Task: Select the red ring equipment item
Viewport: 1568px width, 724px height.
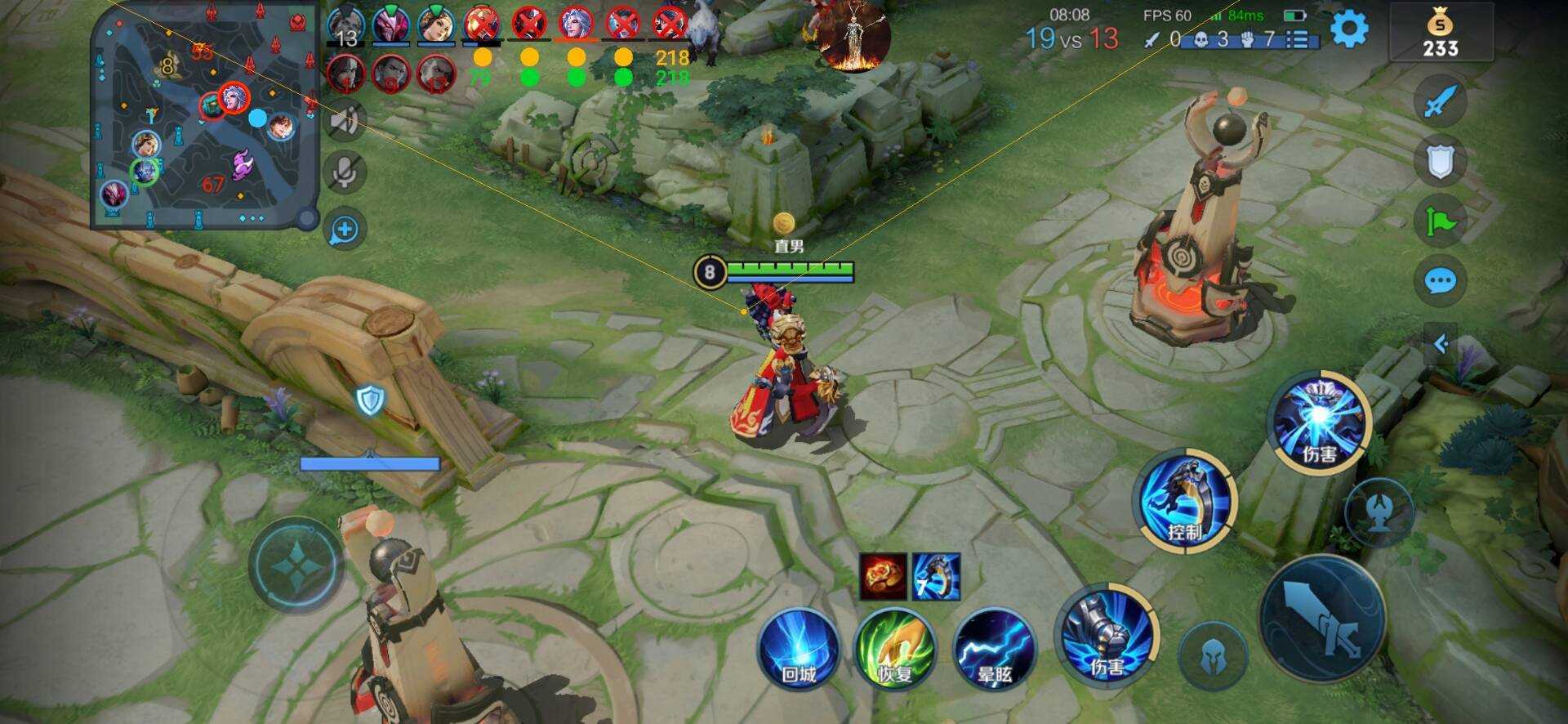Action: click(x=882, y=576)
